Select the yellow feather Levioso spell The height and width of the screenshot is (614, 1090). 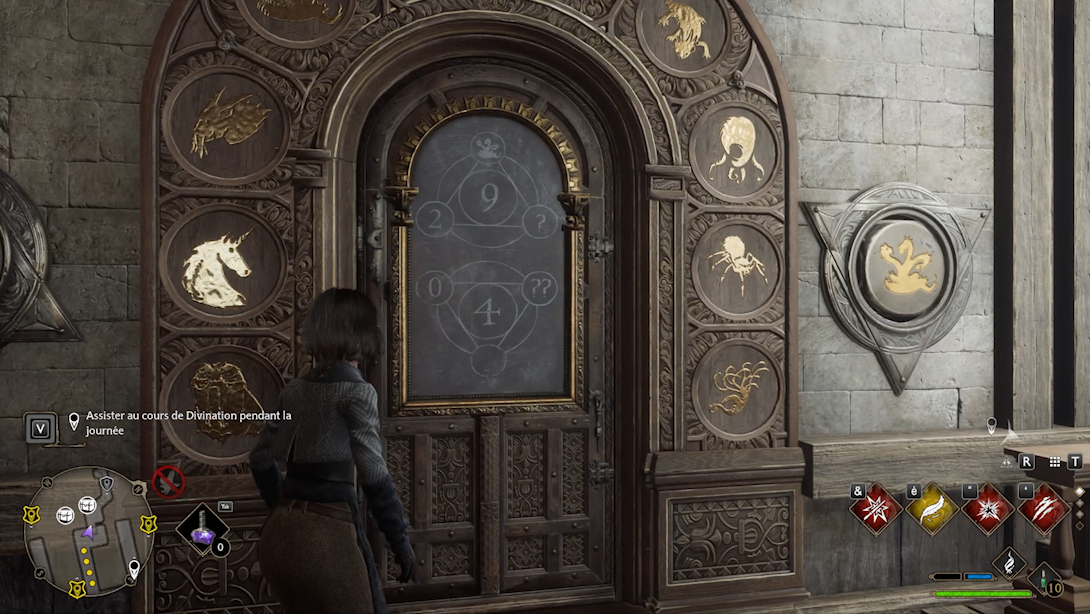click(x=932, y=508)
